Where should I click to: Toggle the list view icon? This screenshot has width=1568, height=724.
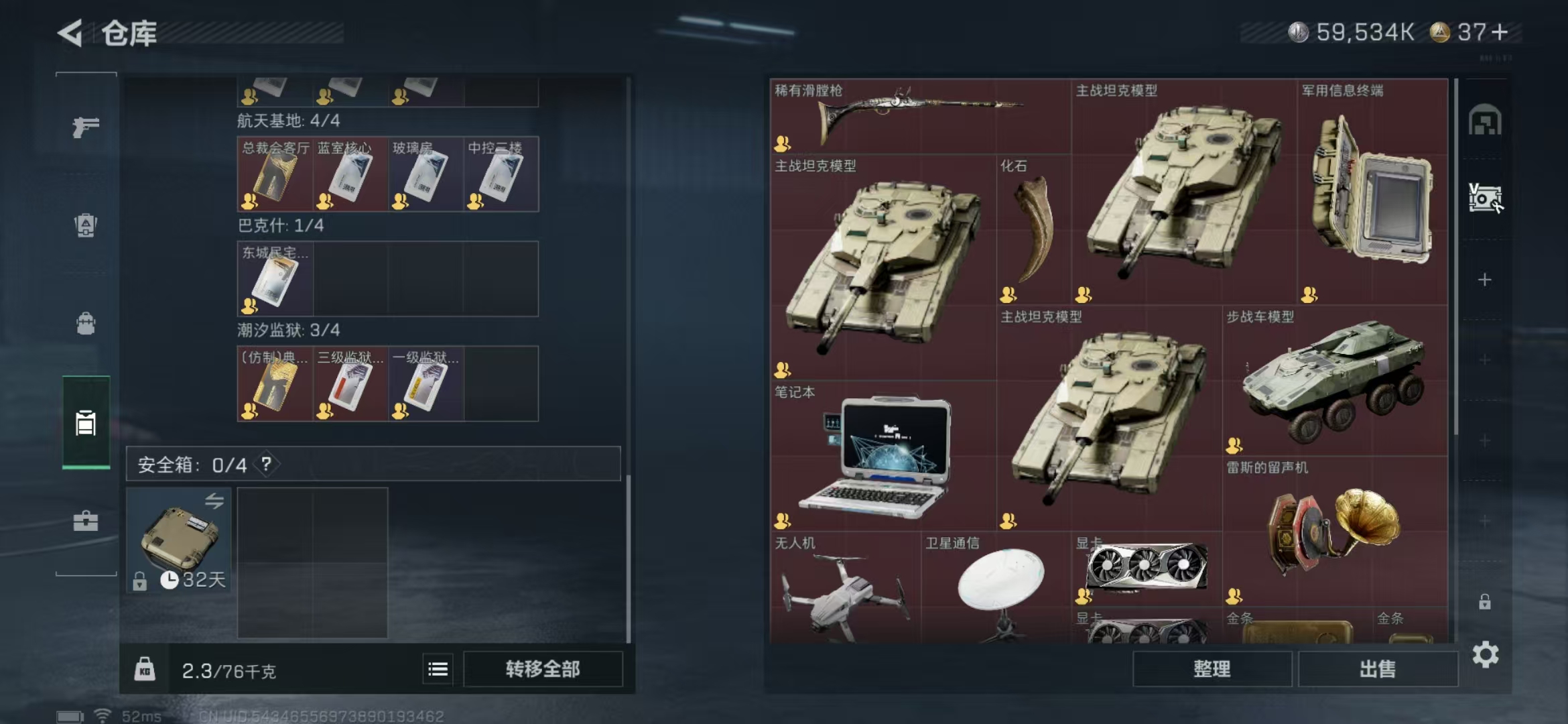(438, 669)
